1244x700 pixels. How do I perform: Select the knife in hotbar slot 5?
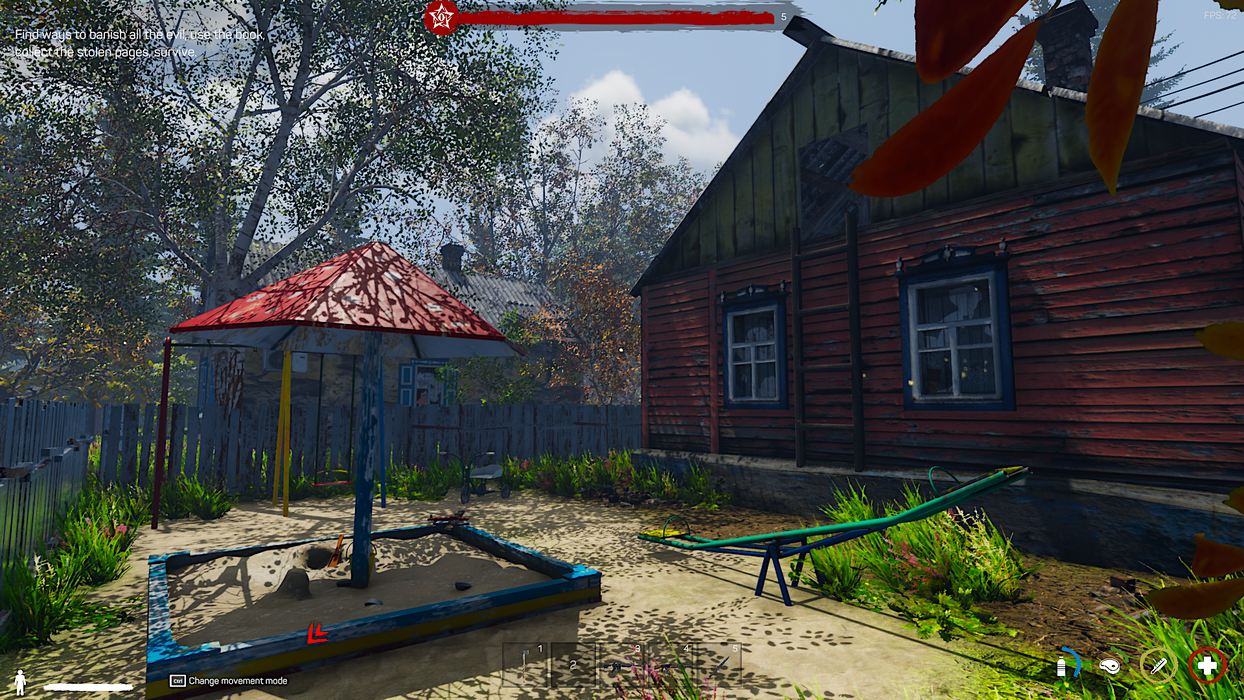(718, 664)
